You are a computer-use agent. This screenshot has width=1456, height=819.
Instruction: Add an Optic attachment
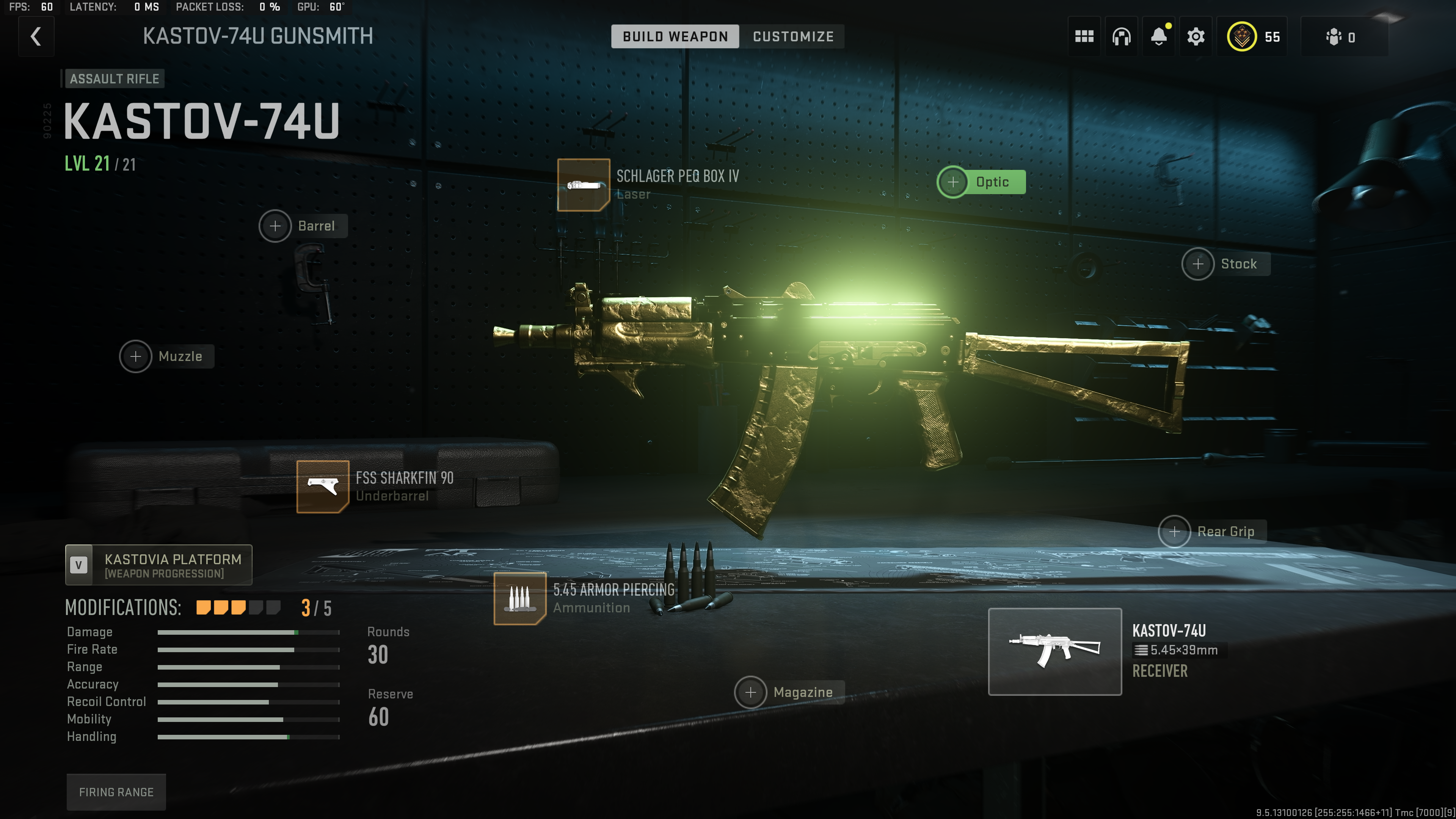pos(953,182)
